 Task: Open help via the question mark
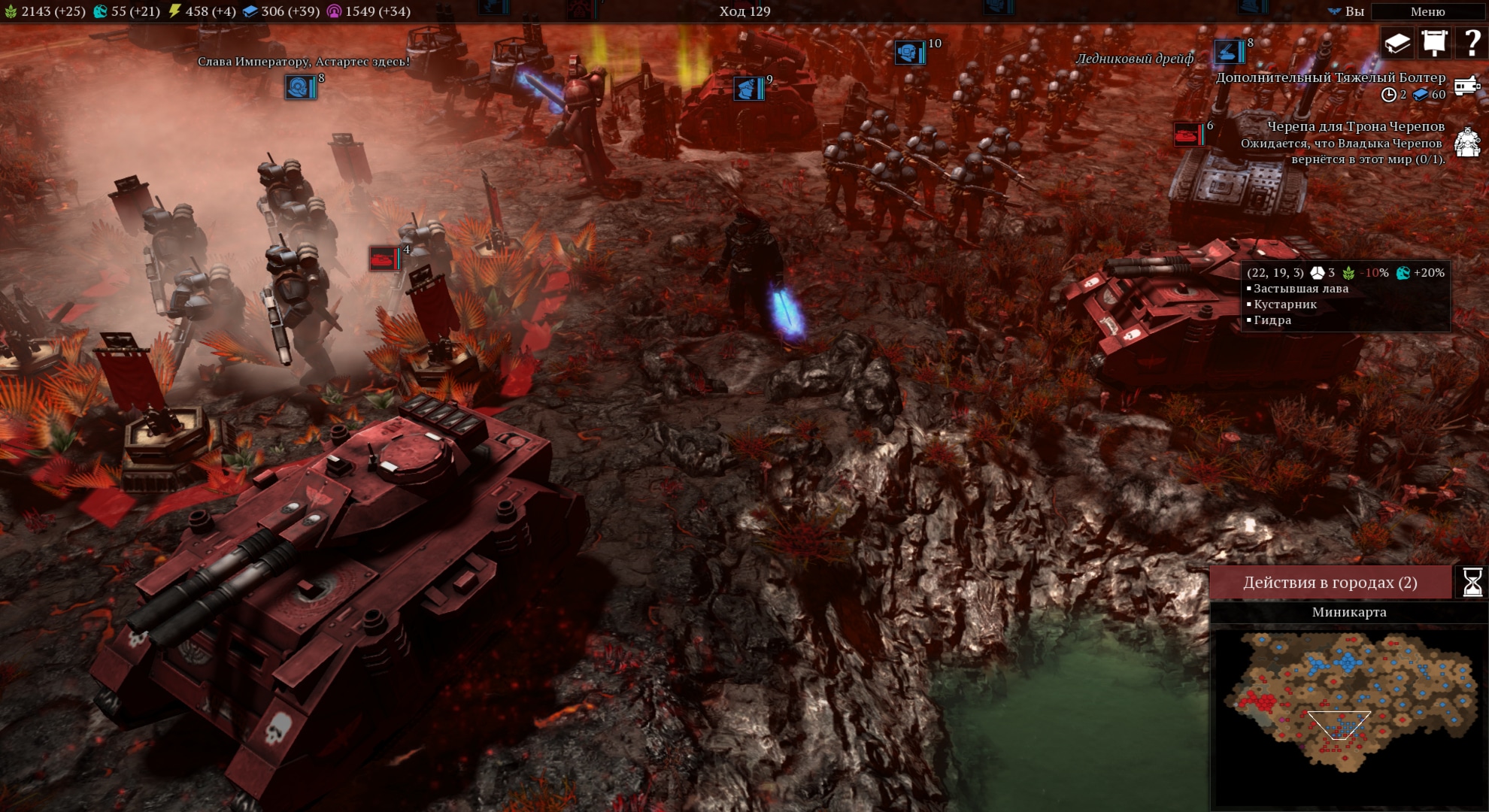coord(1472,43)
